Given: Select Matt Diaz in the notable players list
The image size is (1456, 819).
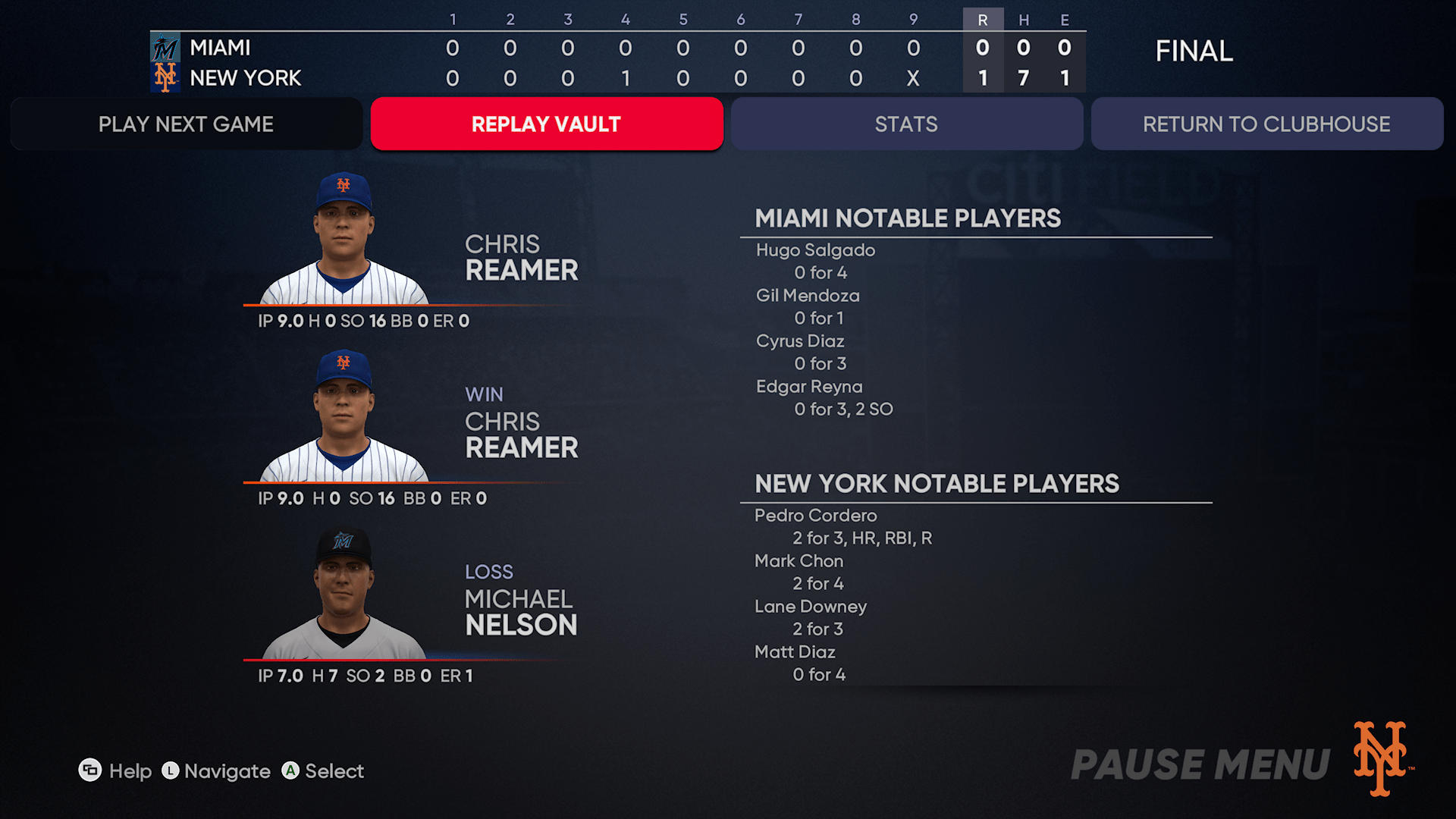Looking at the screenshot, I should tap(795, 651).
